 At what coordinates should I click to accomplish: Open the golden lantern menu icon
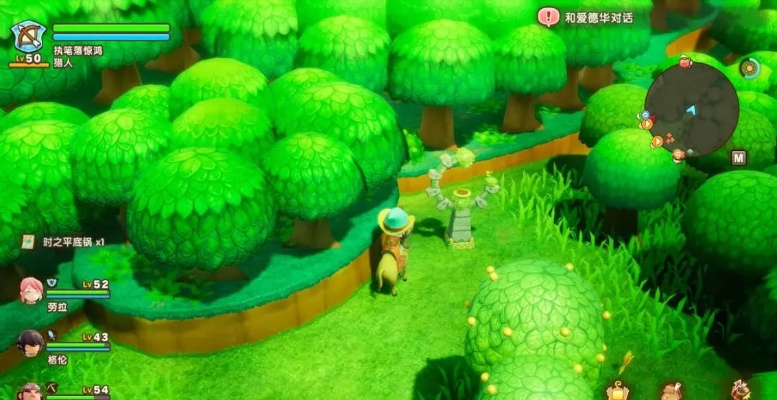point(617,390)
